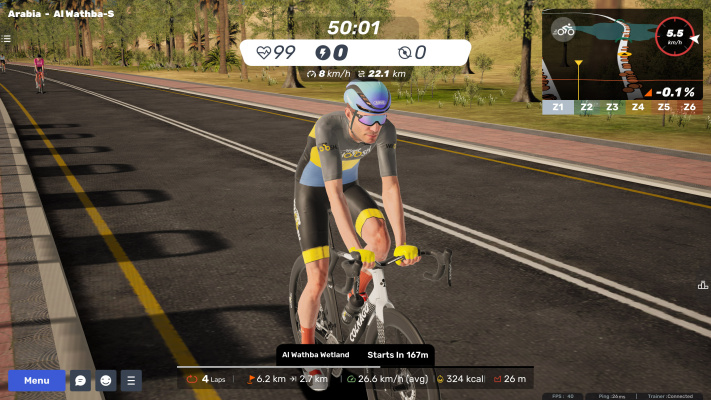Image resolution: width=711 pixels, height=400 pixels.
Task: Click the podium leaderboard icon on the right edge
Action: (702, 285)
